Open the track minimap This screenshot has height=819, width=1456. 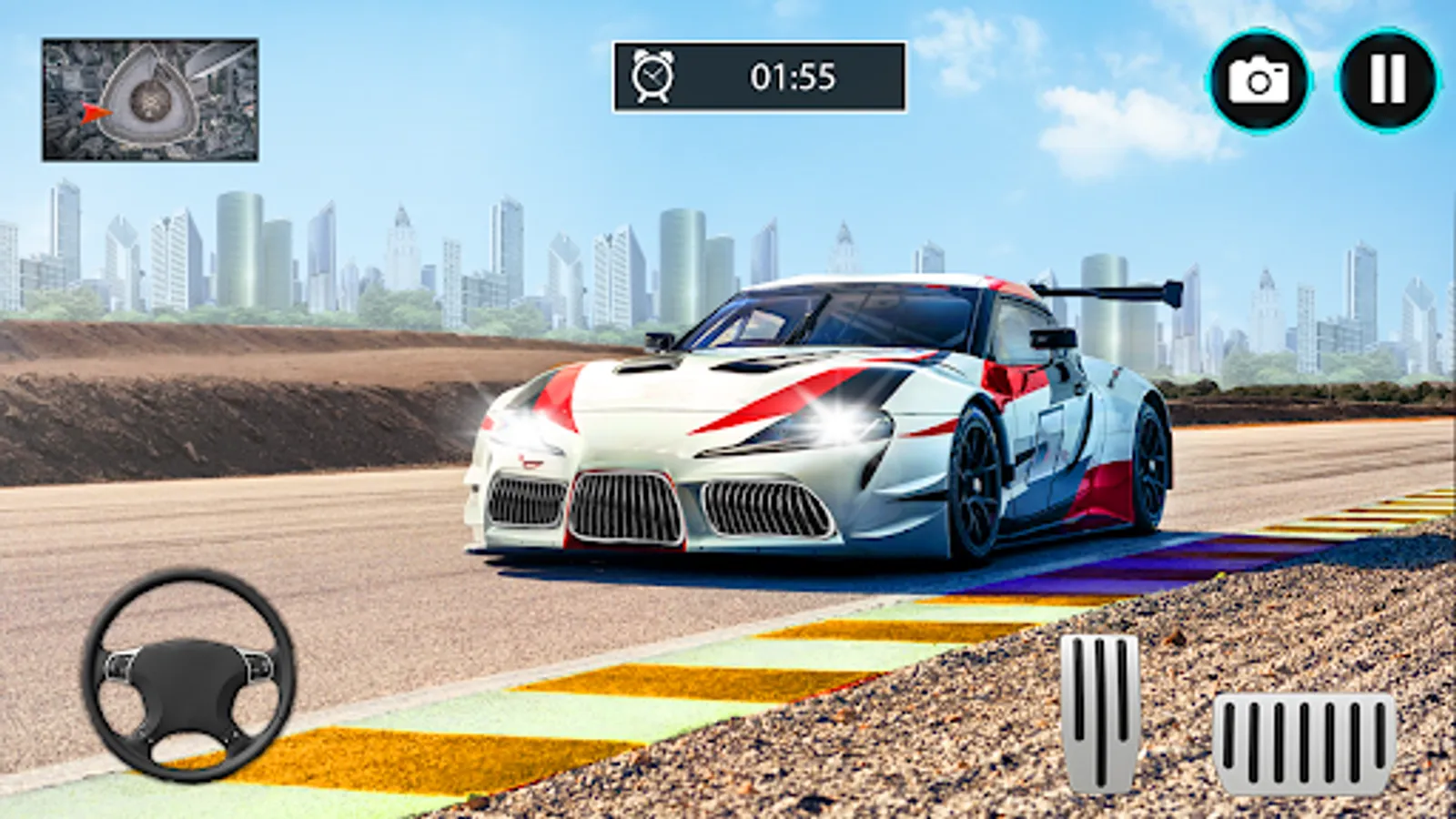150,100
